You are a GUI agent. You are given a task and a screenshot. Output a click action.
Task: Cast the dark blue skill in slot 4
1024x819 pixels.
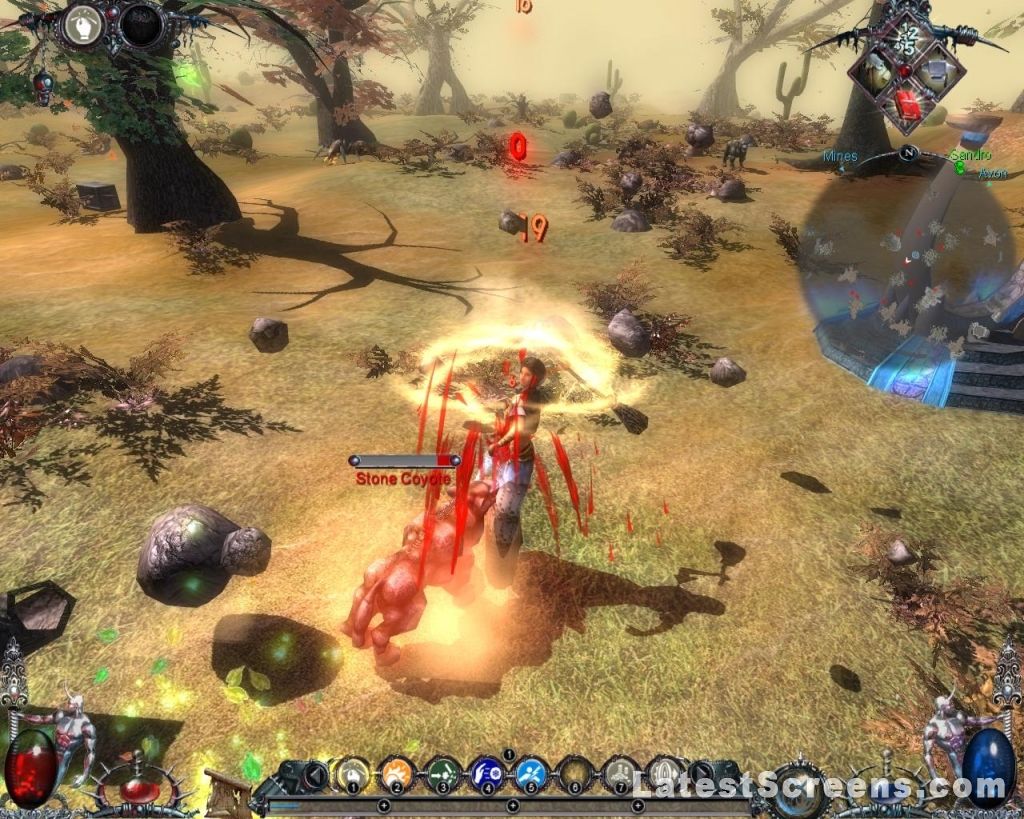(x=487, y=773)
